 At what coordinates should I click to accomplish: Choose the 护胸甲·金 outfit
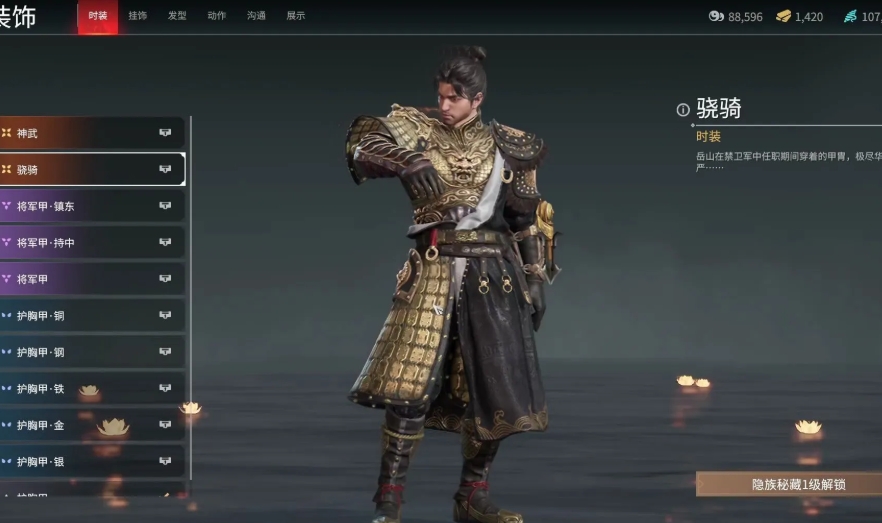(x=90, y=425)
